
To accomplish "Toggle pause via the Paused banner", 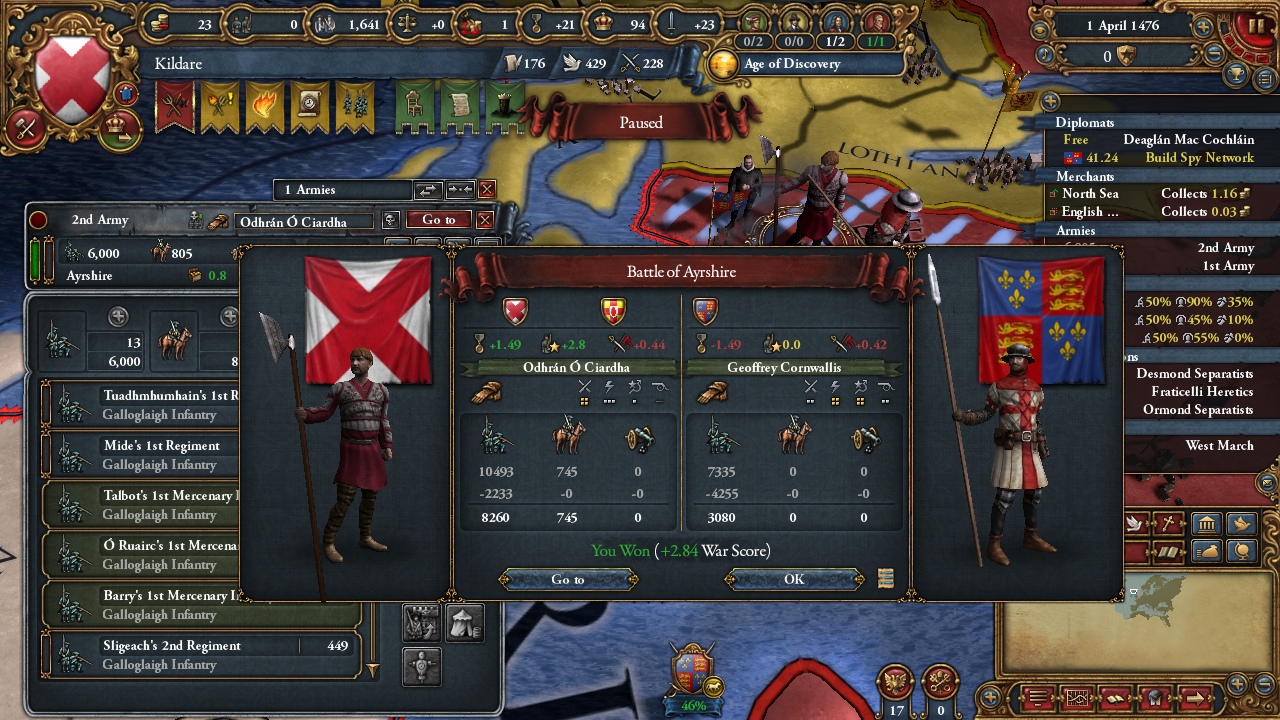I will (x=639, y=122).
